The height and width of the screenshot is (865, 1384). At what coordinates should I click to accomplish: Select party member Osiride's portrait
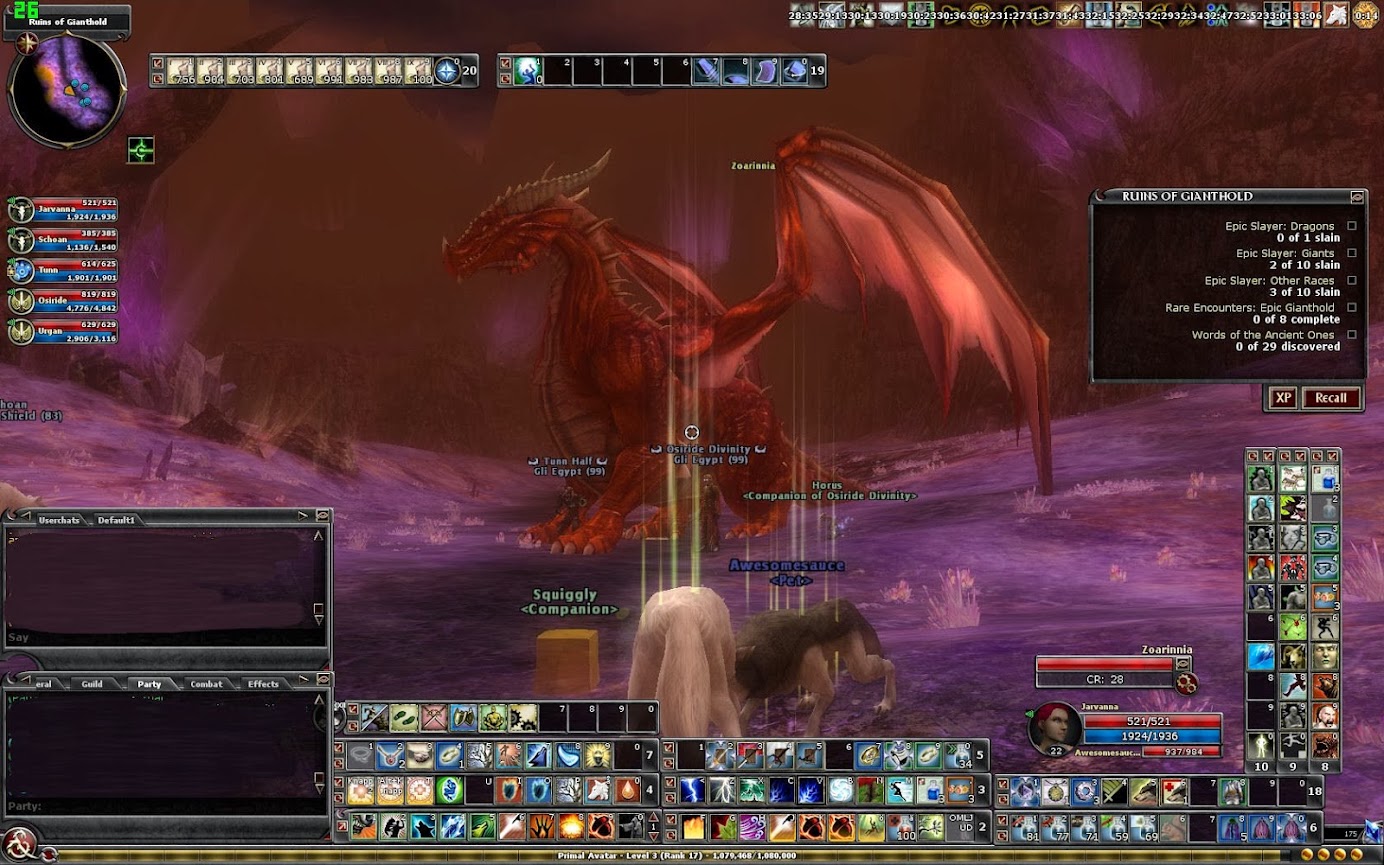point(21,301)
